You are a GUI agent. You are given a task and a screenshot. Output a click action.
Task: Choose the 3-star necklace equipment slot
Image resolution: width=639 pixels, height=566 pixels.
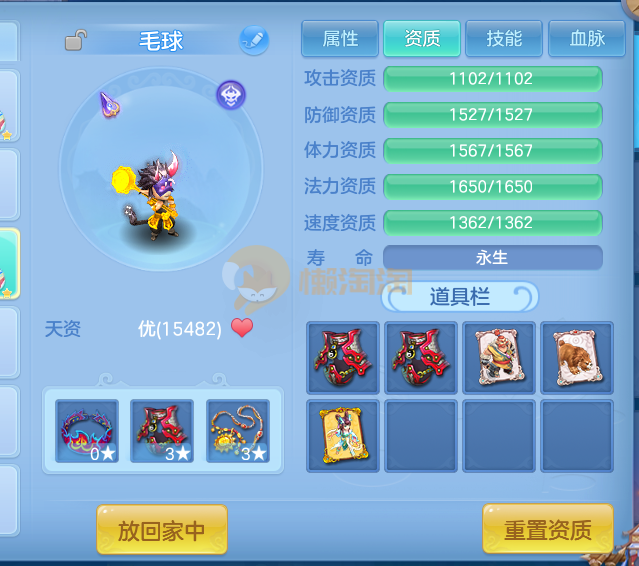pos(238,431)
